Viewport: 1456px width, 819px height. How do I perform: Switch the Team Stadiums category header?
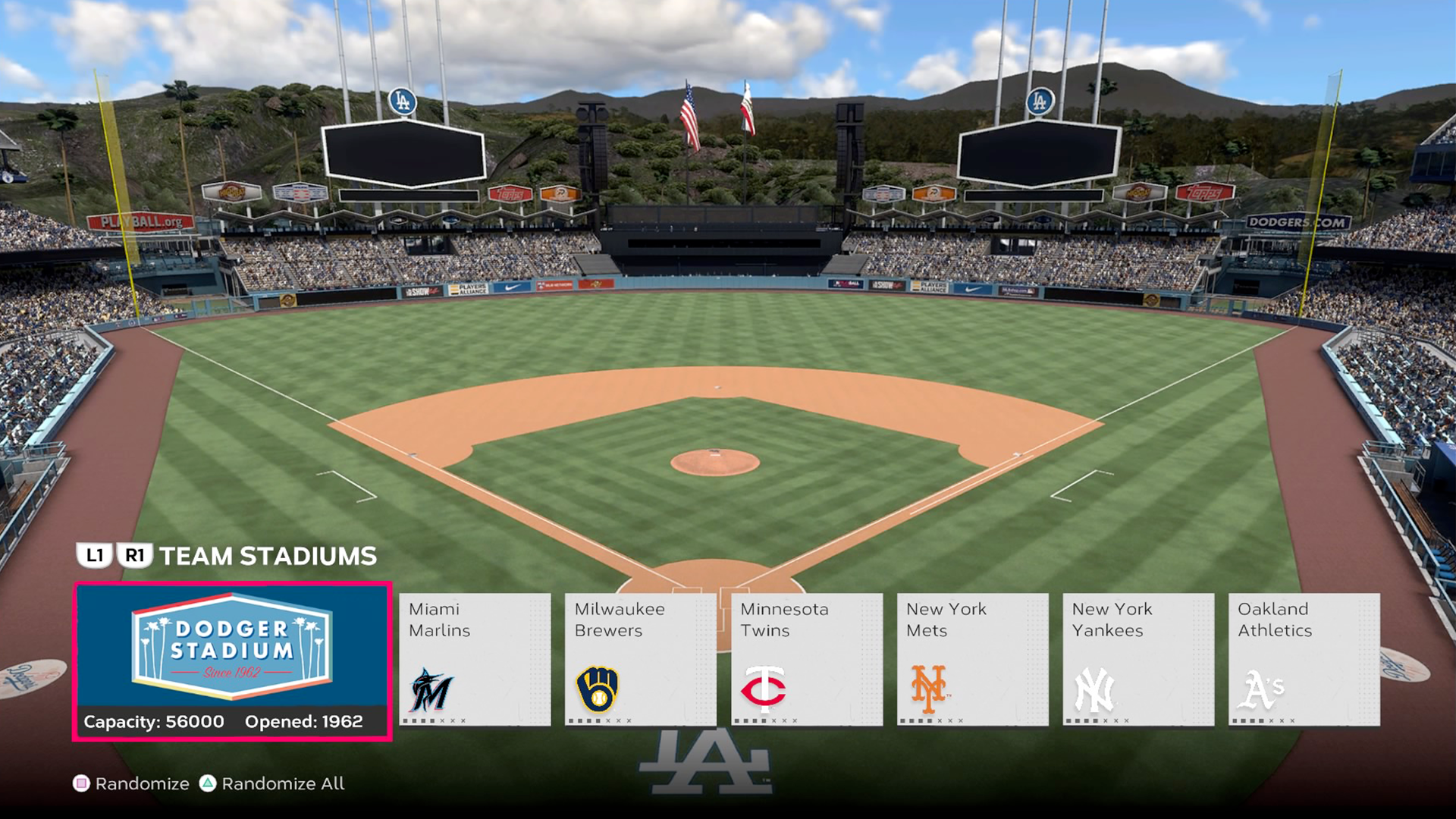(x=268, y=556)
